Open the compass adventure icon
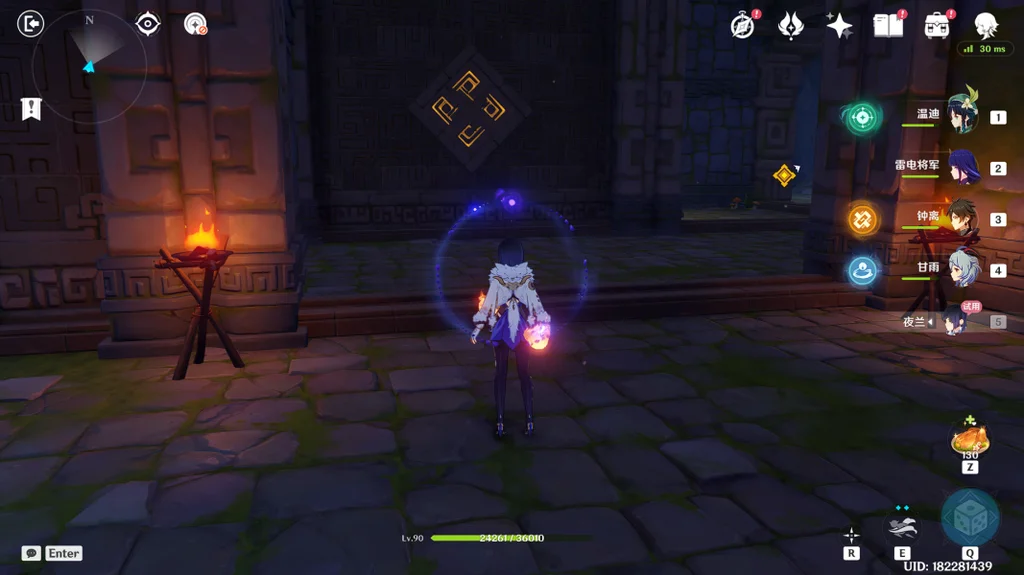 (742, 26)
